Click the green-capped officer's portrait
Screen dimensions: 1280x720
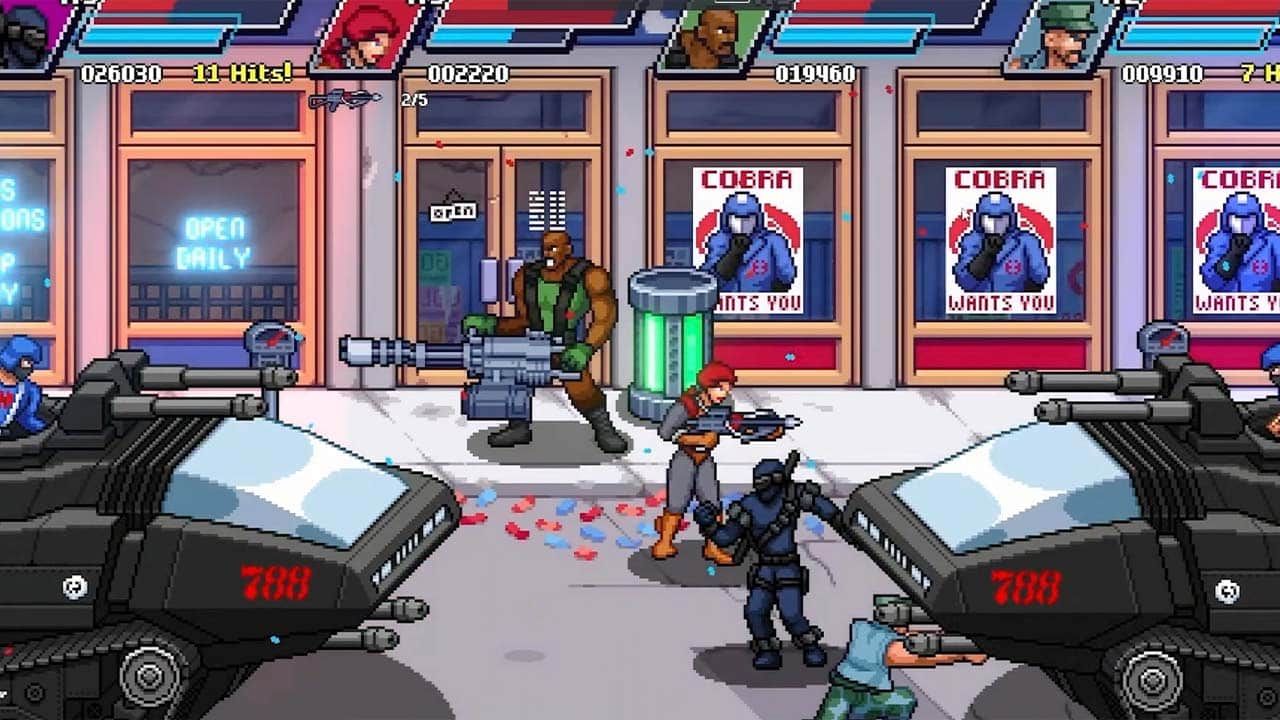pos(1062,33)
